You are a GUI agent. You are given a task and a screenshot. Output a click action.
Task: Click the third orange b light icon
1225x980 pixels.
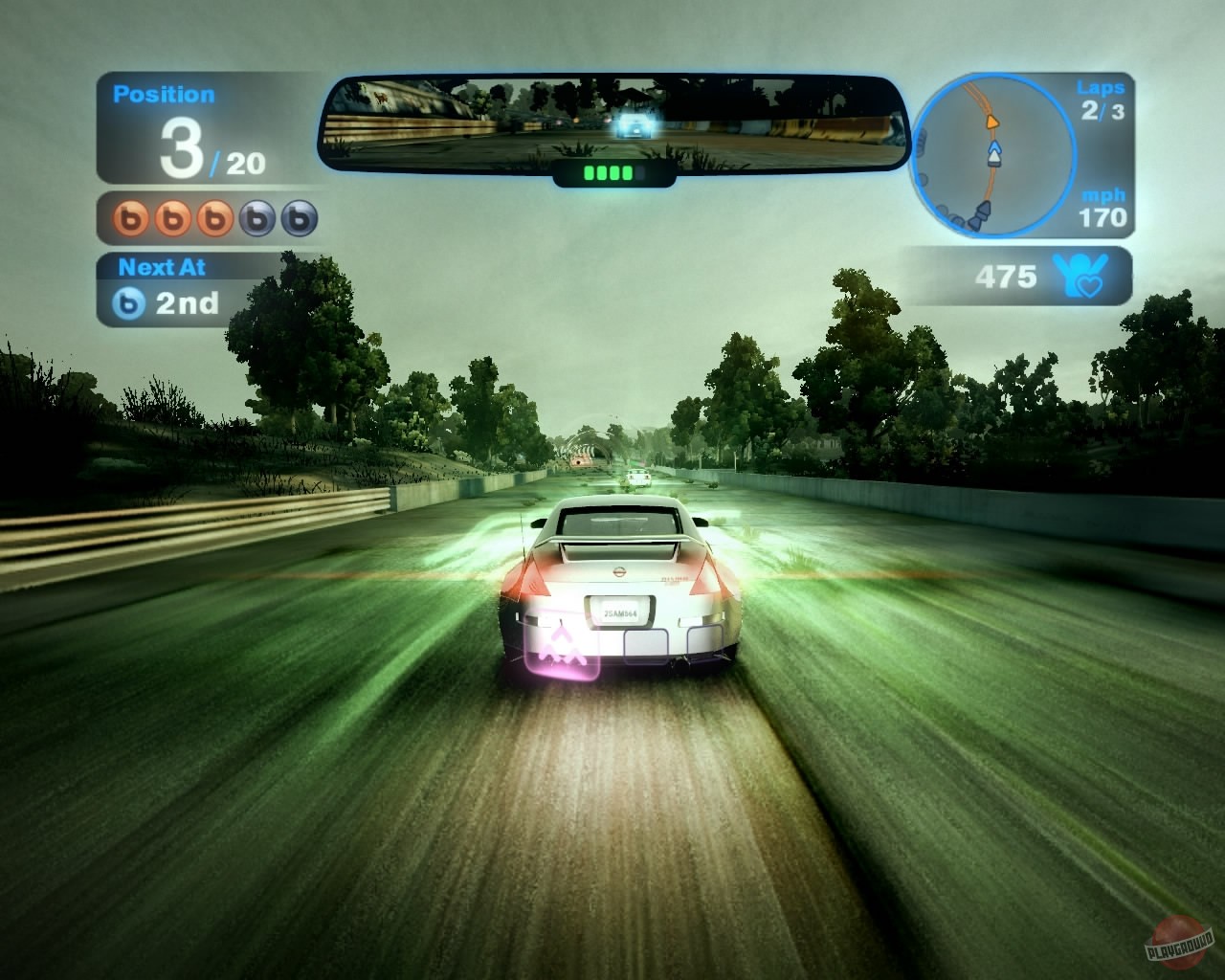[213, 216]
